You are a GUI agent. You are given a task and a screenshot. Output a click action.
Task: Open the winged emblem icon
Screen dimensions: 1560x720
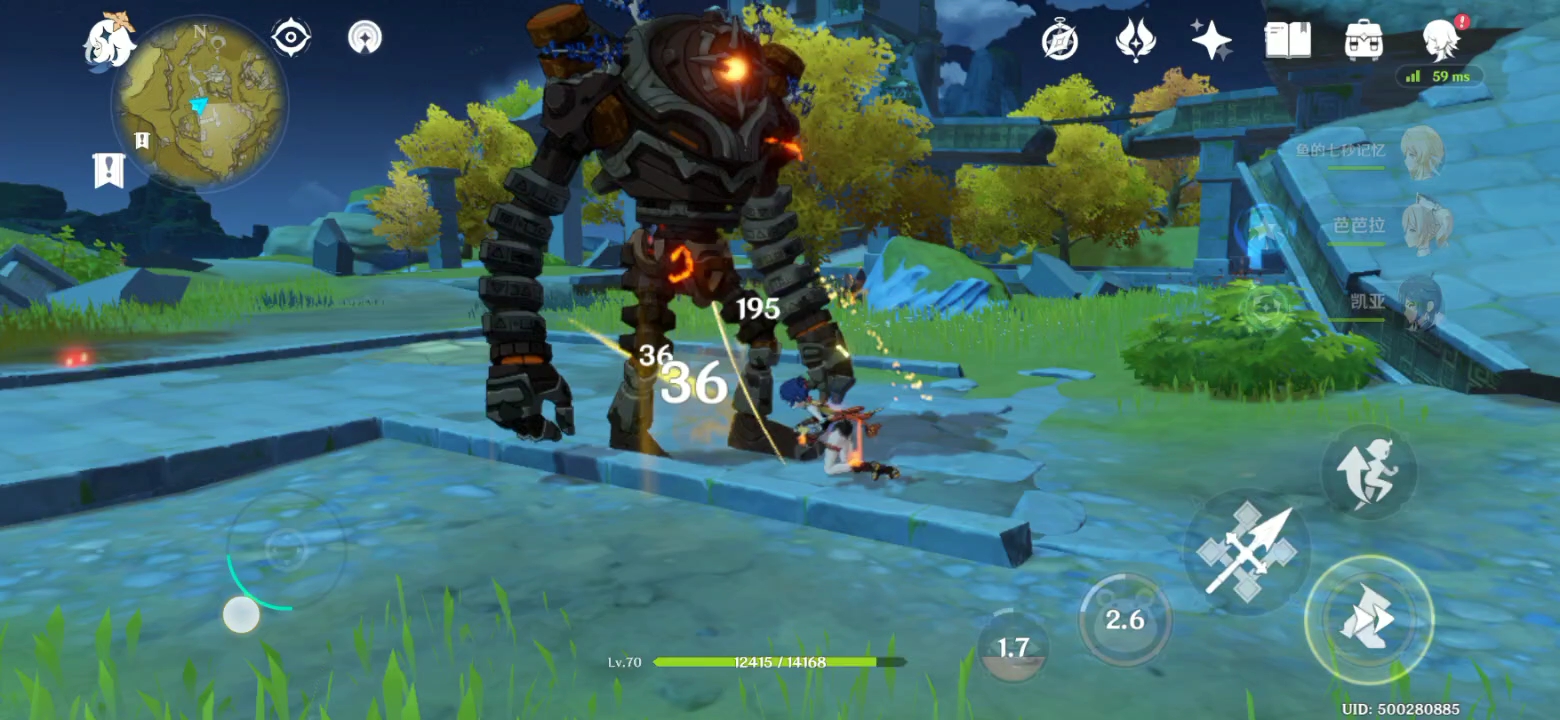pyautogui.click(x=1135, y=40)
